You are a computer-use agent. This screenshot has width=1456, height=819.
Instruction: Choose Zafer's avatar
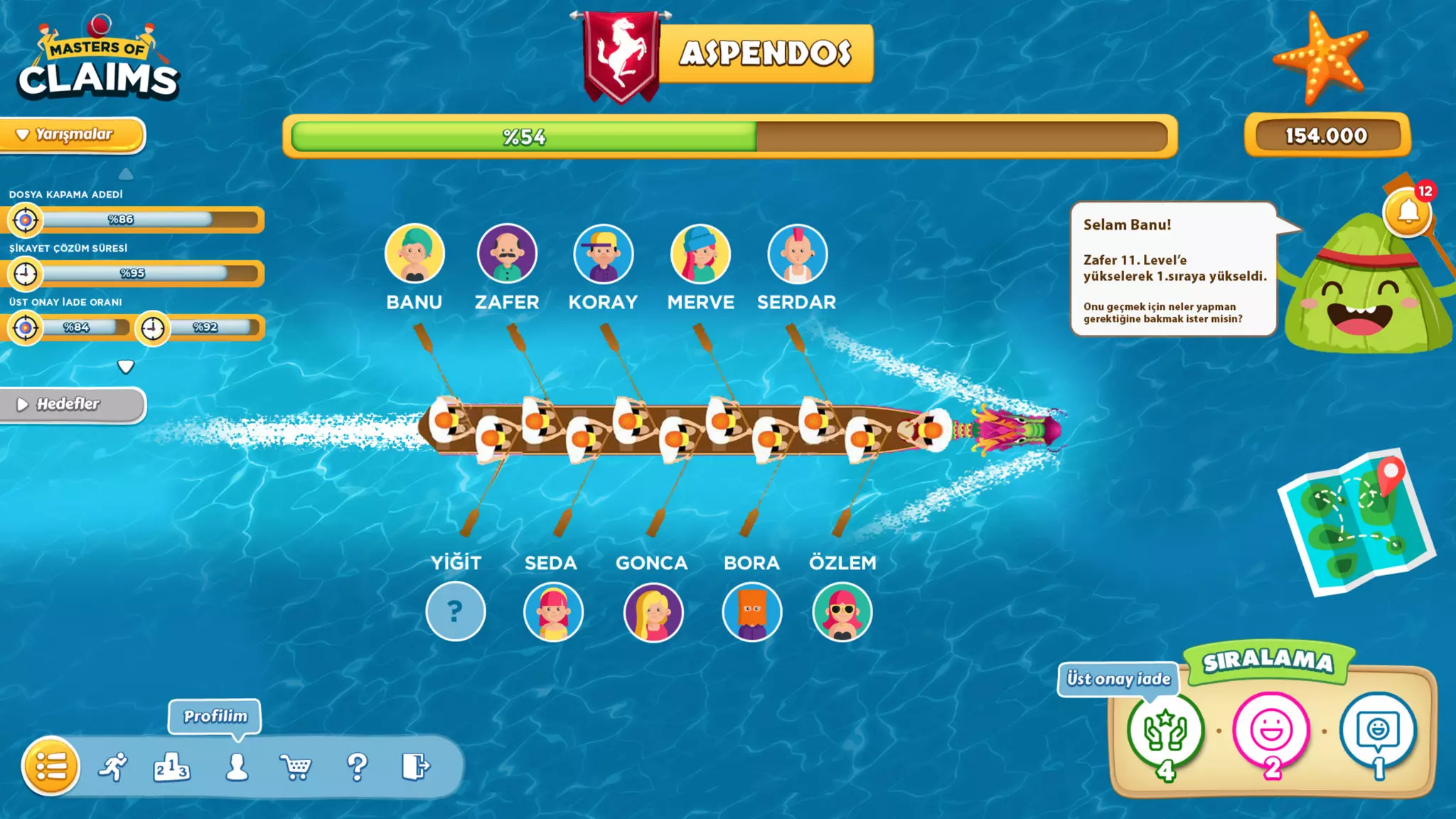[507, 254]
